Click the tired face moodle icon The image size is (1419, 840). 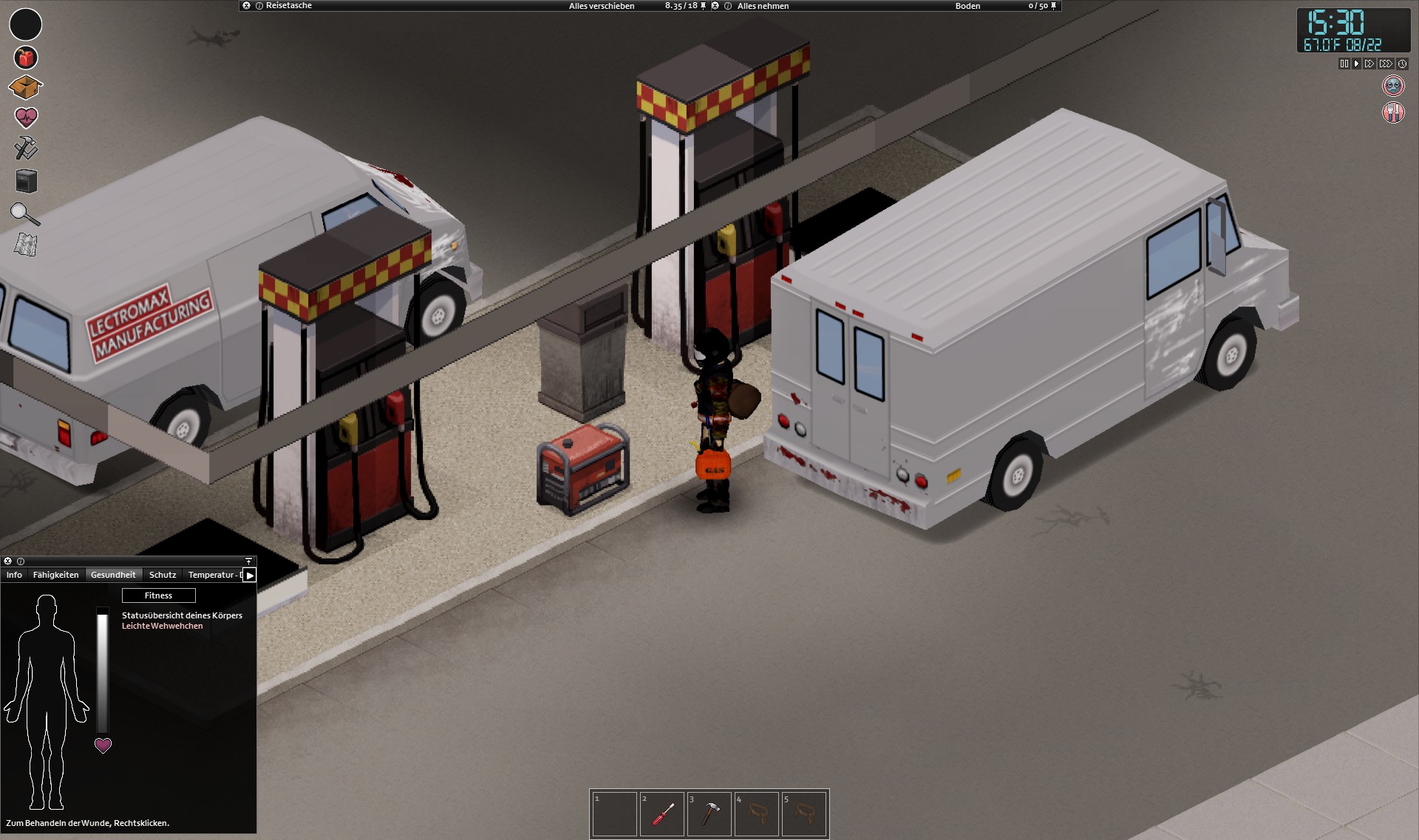1392,86
